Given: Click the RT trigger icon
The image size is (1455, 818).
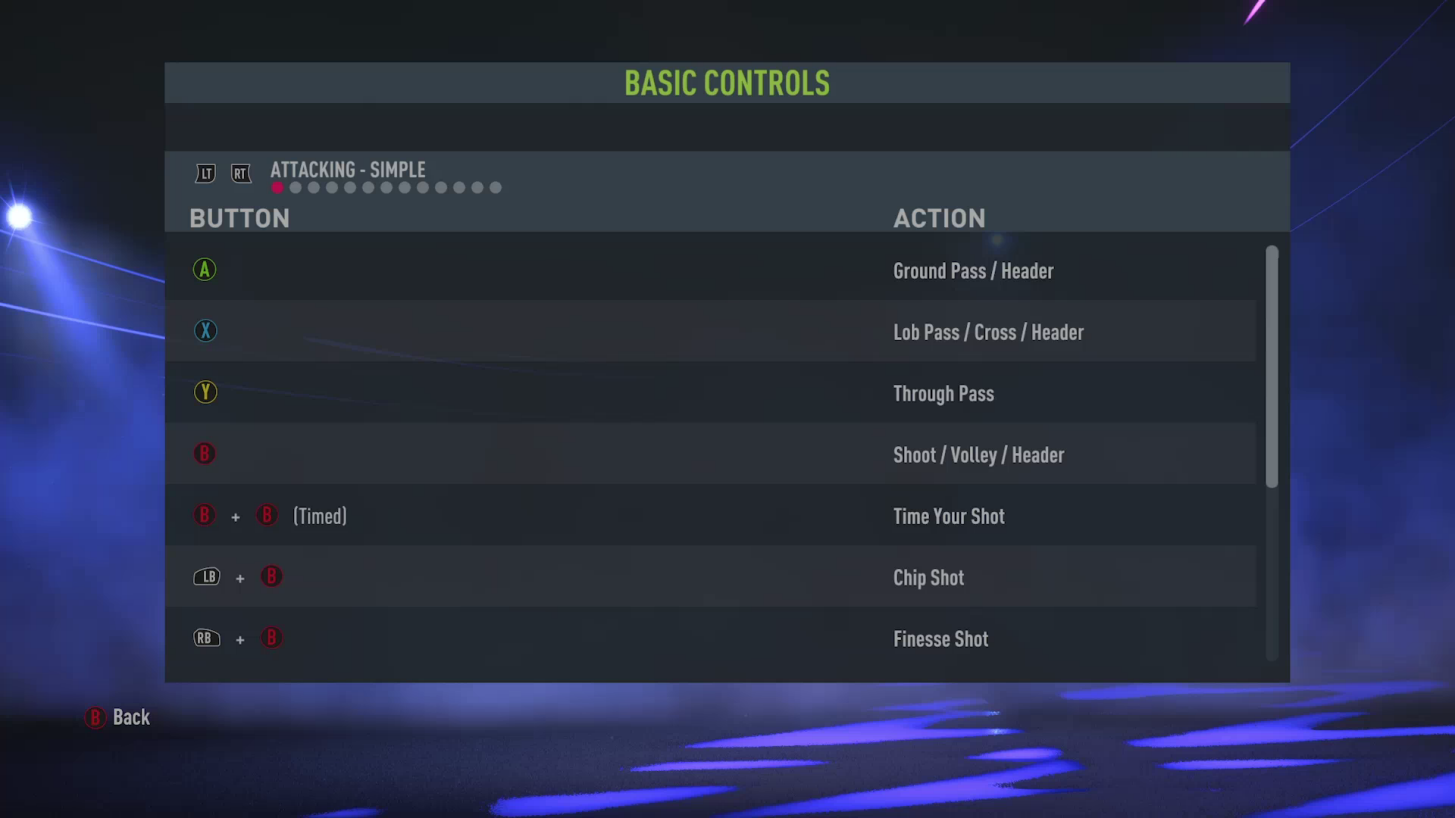Looking at the screenshot, I should pos(240,173).
